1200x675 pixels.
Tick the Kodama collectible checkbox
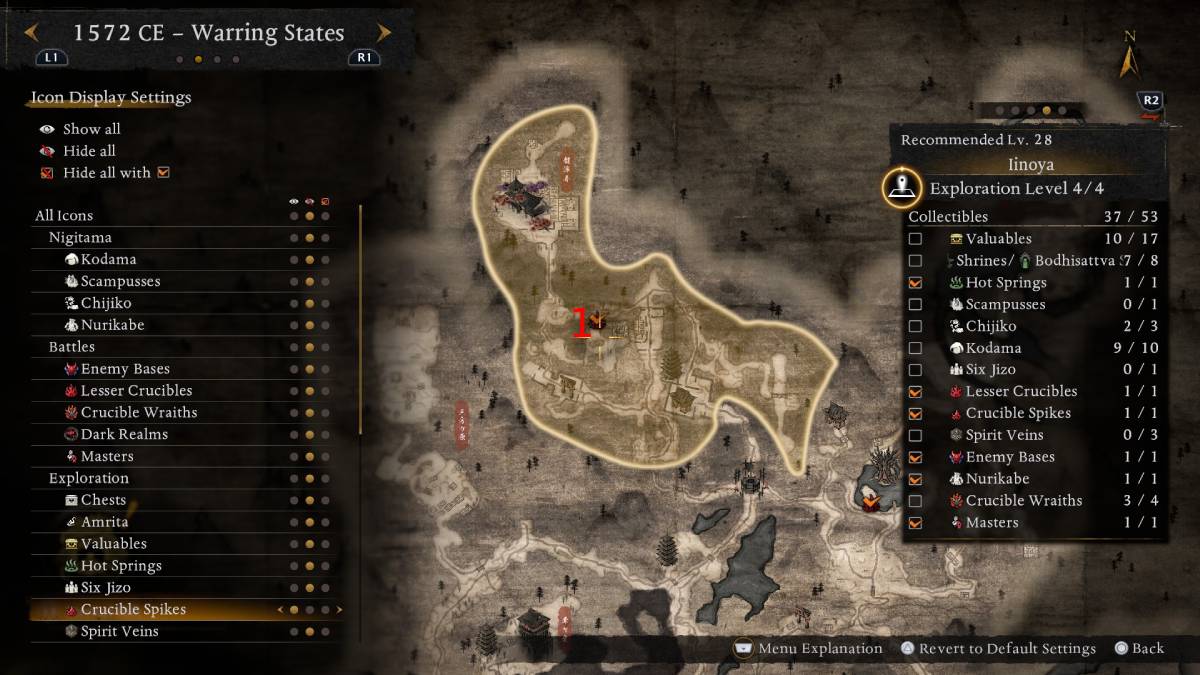click(915, 348)
